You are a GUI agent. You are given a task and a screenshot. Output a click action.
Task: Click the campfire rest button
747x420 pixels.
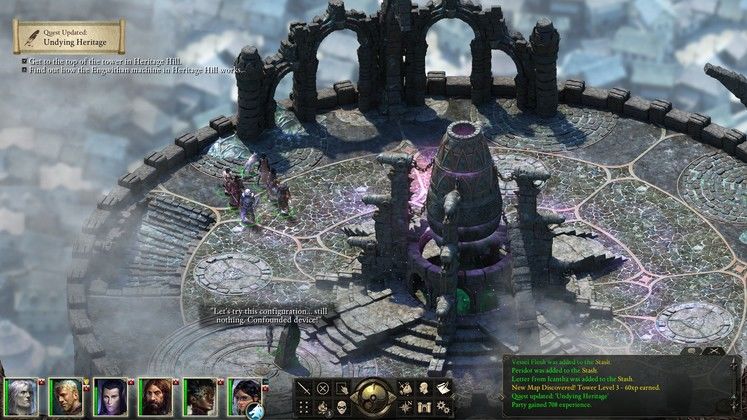click(x=323, y=407)
